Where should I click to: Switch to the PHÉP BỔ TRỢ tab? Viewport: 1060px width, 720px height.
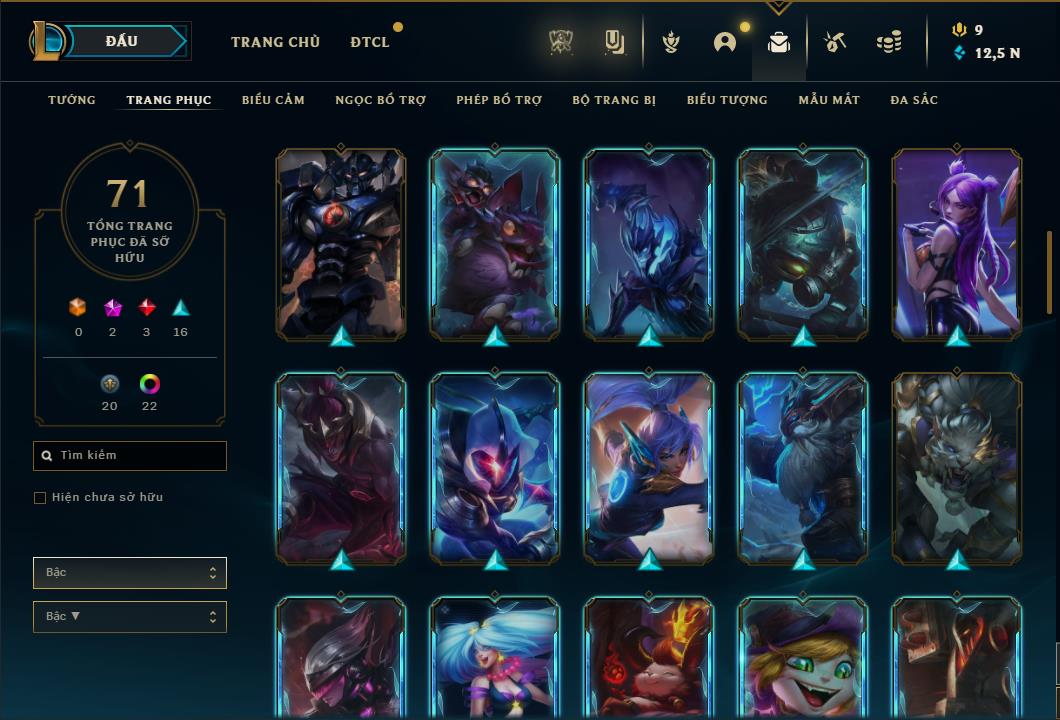point(499,100)
